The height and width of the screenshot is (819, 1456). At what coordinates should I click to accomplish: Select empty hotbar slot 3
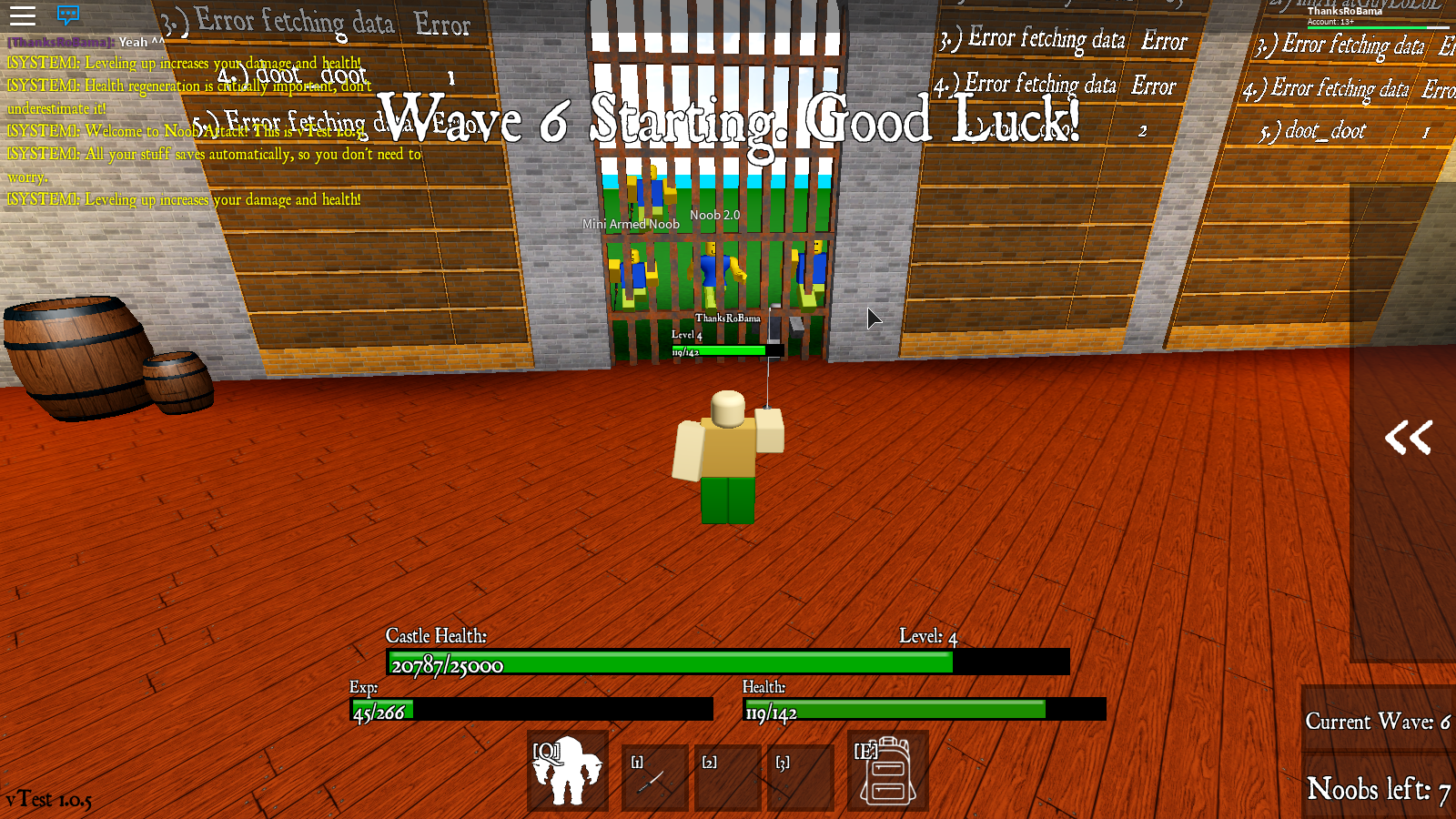coord(800,773)
